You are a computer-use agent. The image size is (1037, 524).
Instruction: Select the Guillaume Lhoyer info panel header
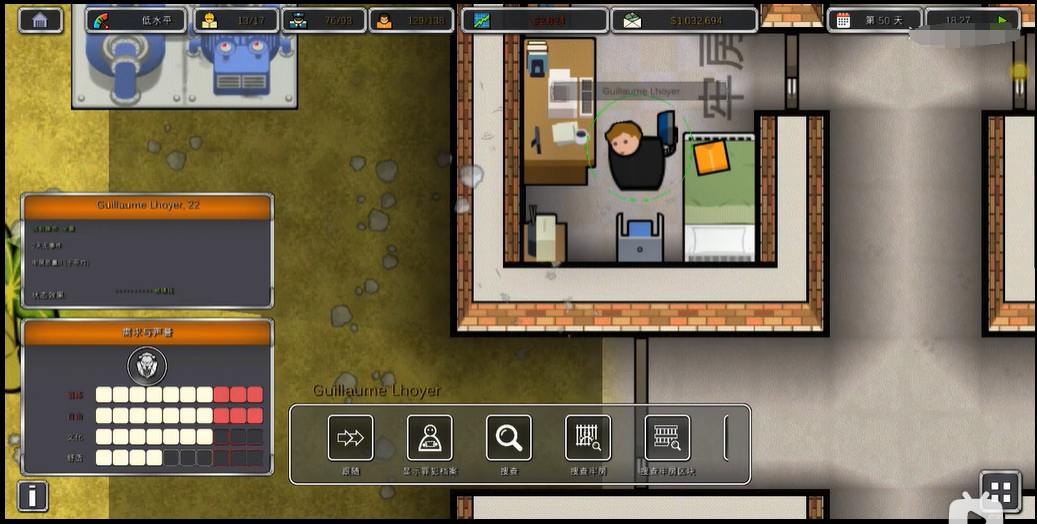click(147, 206)
